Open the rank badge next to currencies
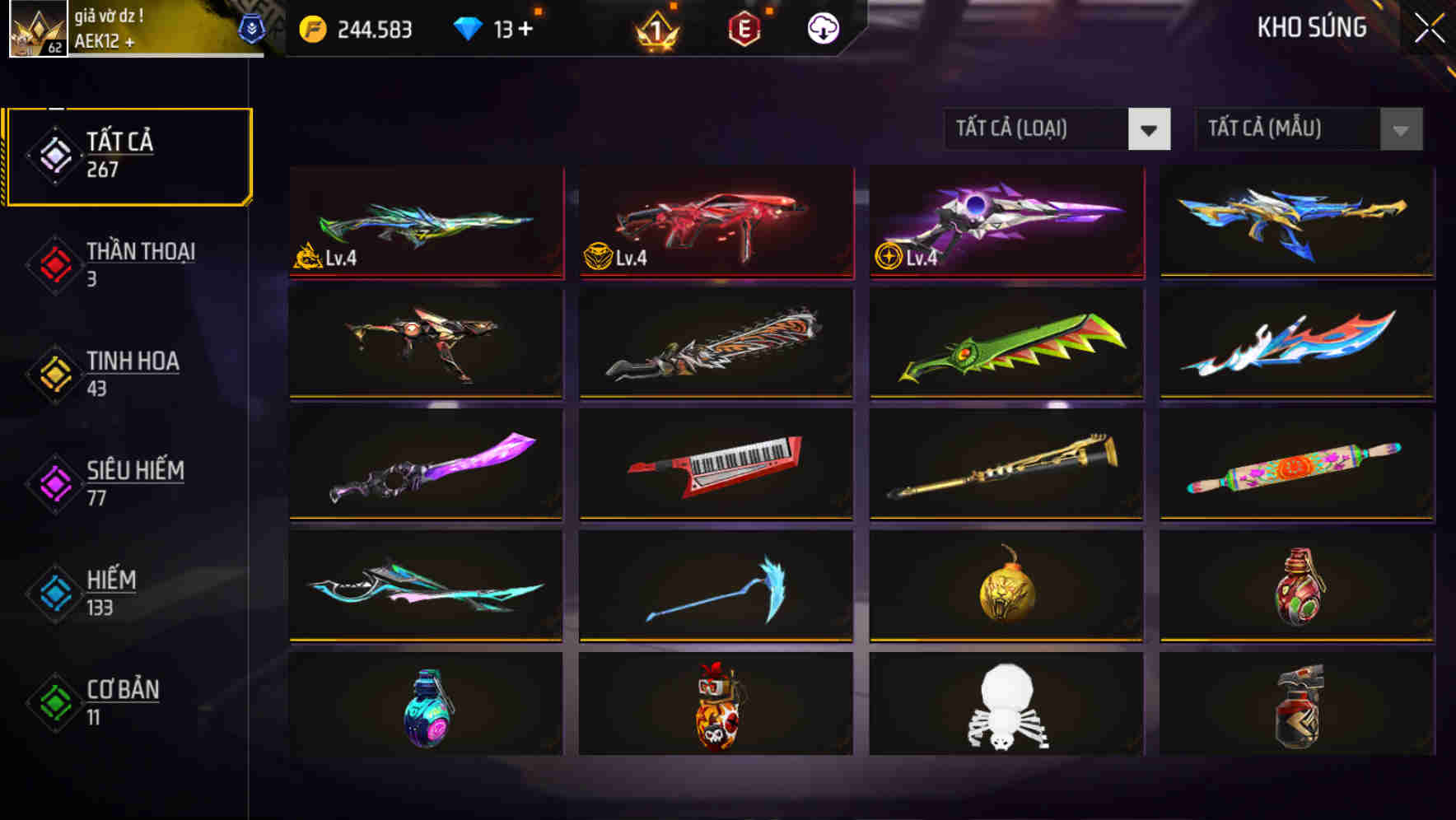 tap(656, 27)
